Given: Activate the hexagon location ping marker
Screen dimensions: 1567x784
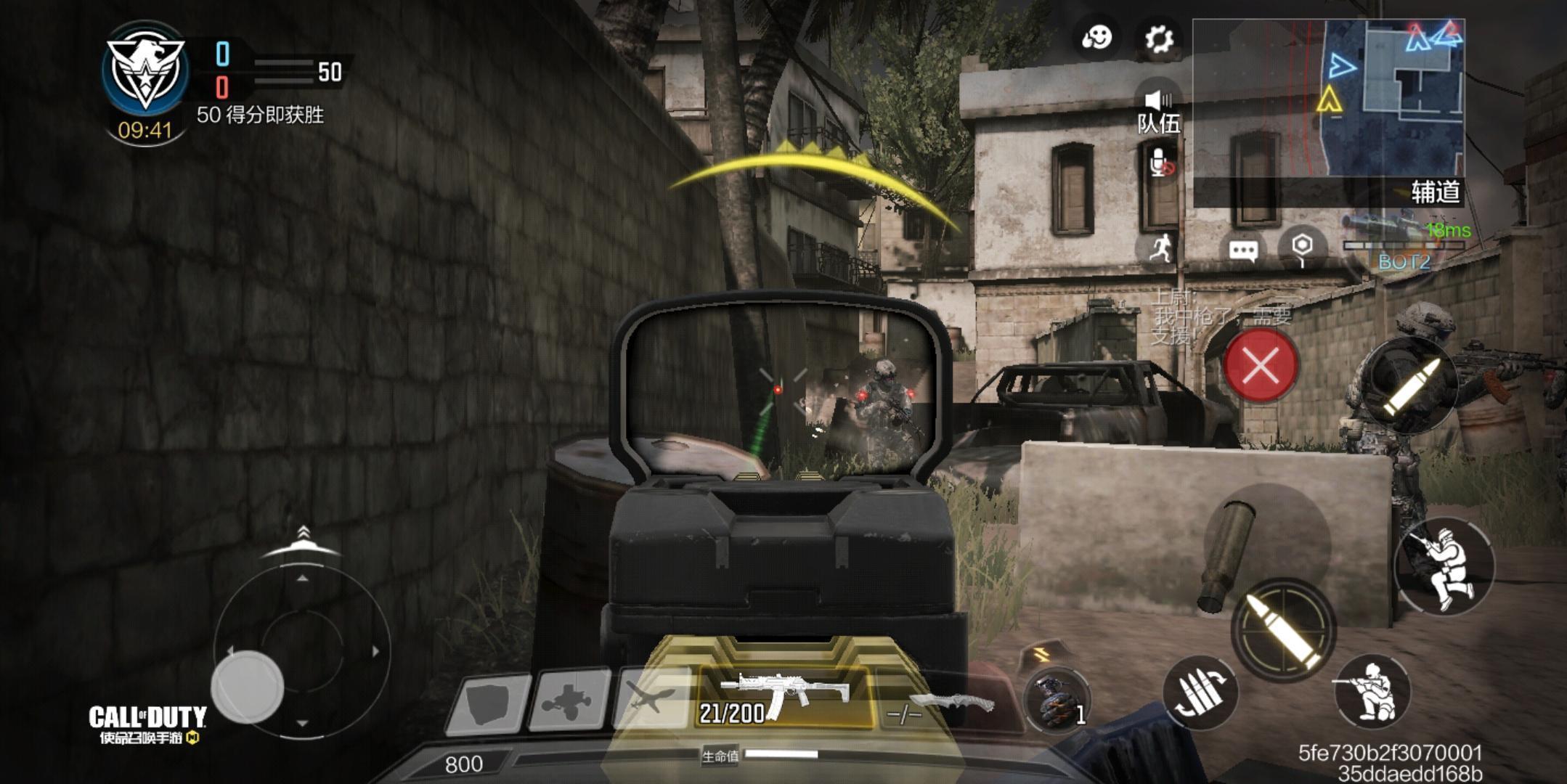Looking at the screenshot, I should (x=1303, y=247).
